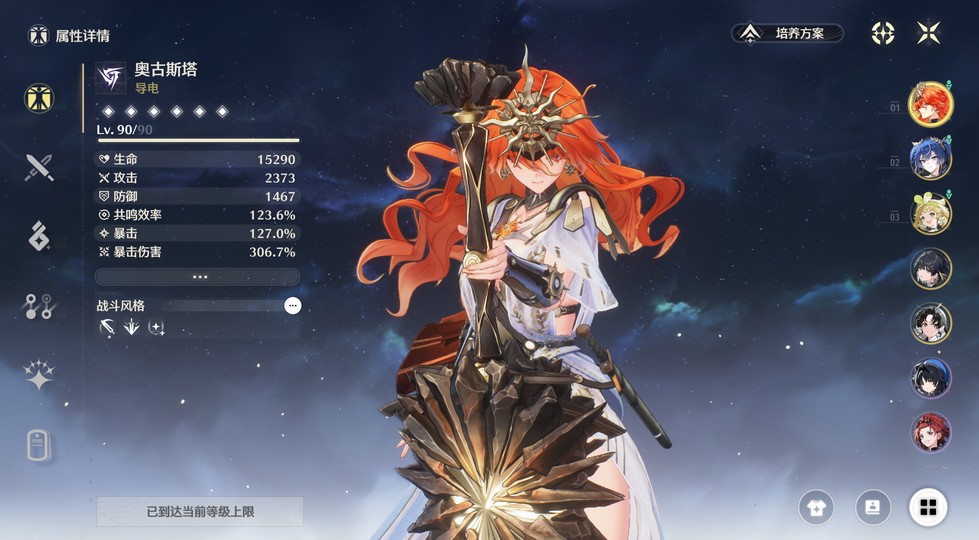Click the 导电 element icon beside 奥古斯塔
Screen dimensions: 979x540
[111, 77]
